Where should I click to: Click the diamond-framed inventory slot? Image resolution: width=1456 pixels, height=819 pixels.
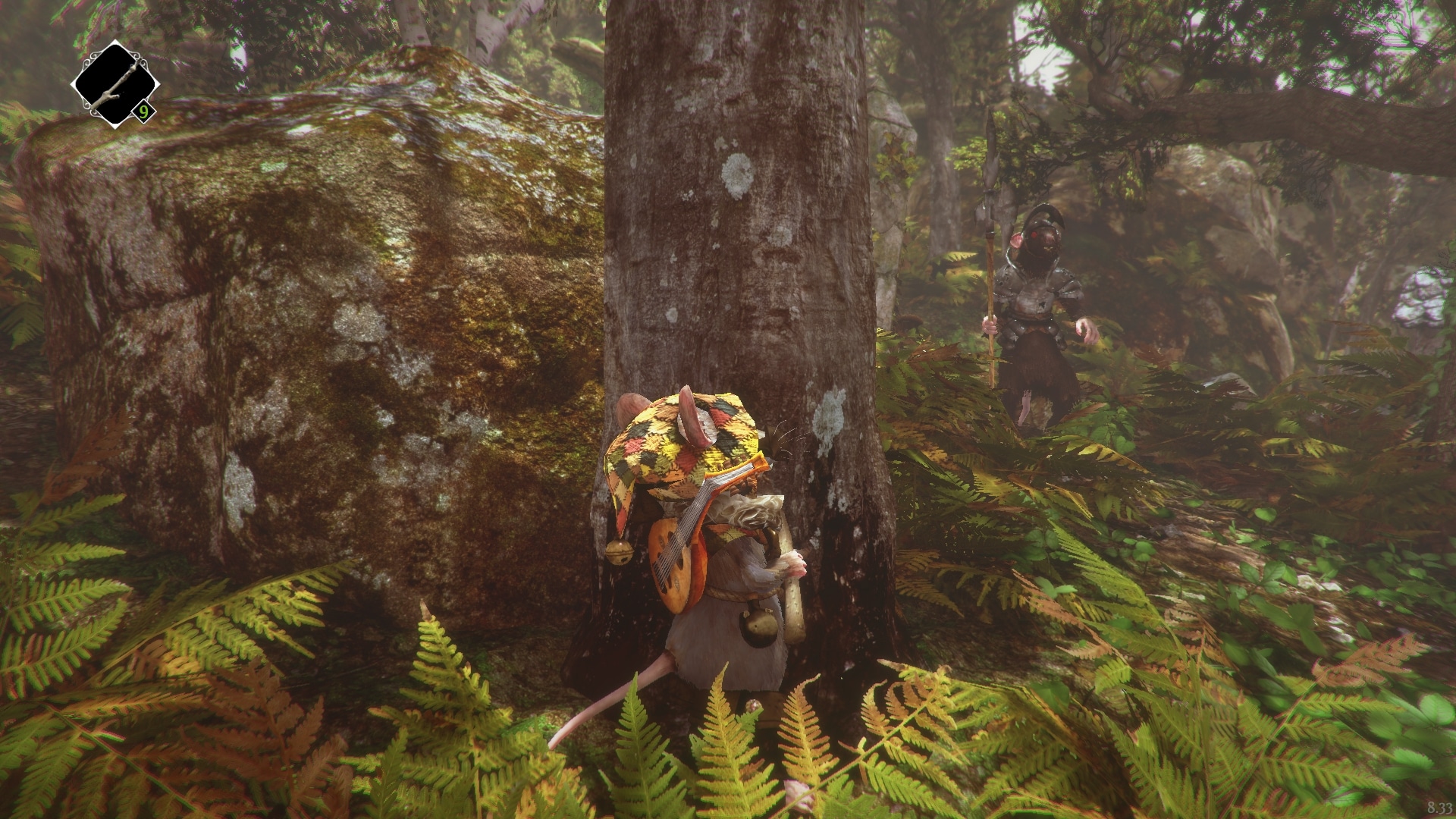115,83
